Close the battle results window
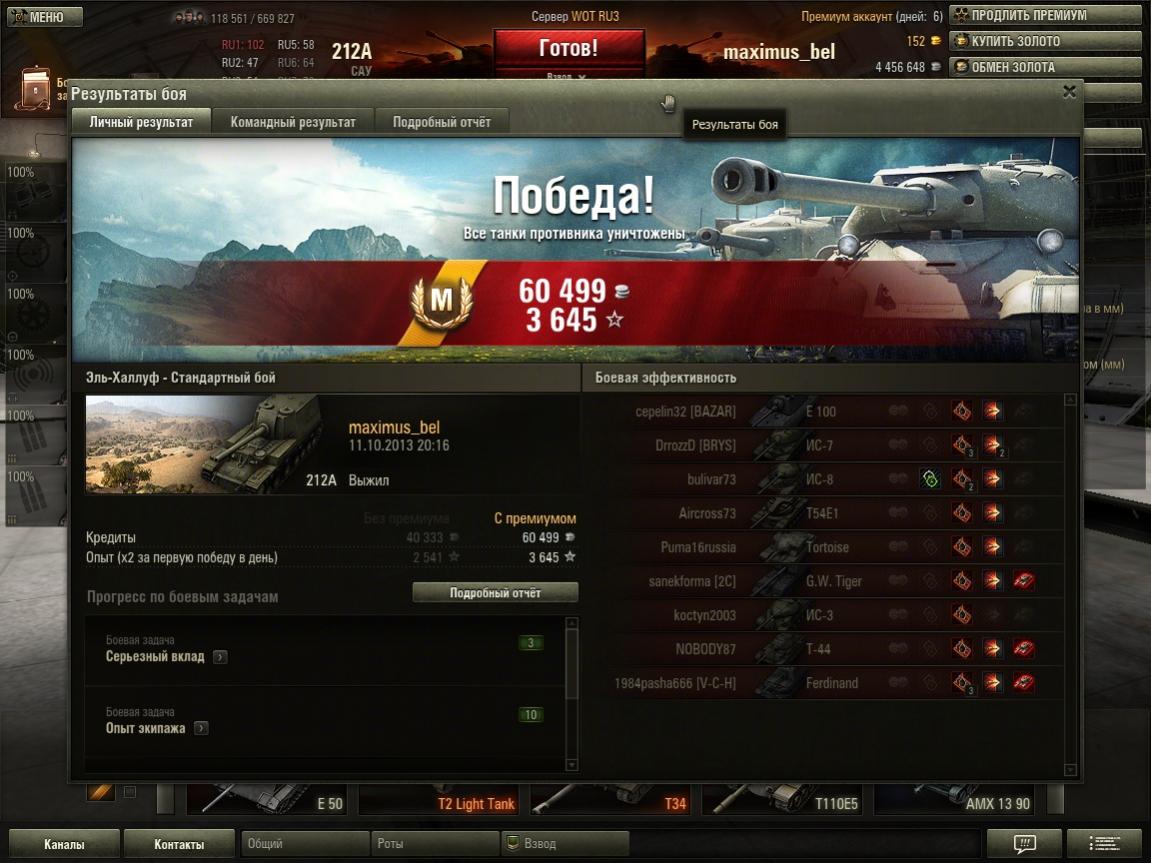Screen dimensions: 1151x863 [x=1069, y=92]
